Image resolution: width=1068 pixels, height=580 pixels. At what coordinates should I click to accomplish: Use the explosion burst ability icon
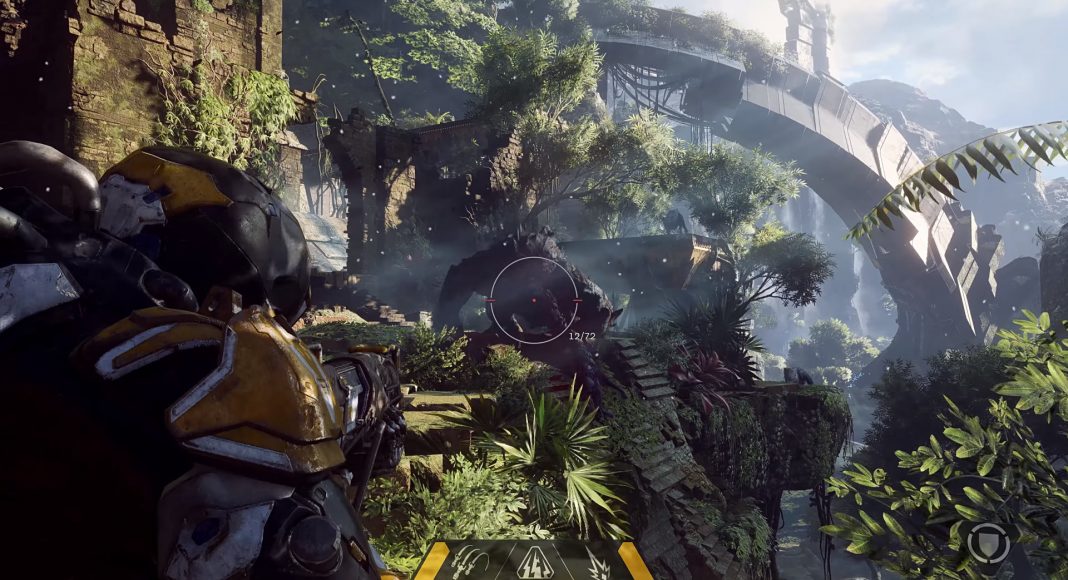(597, 564)
